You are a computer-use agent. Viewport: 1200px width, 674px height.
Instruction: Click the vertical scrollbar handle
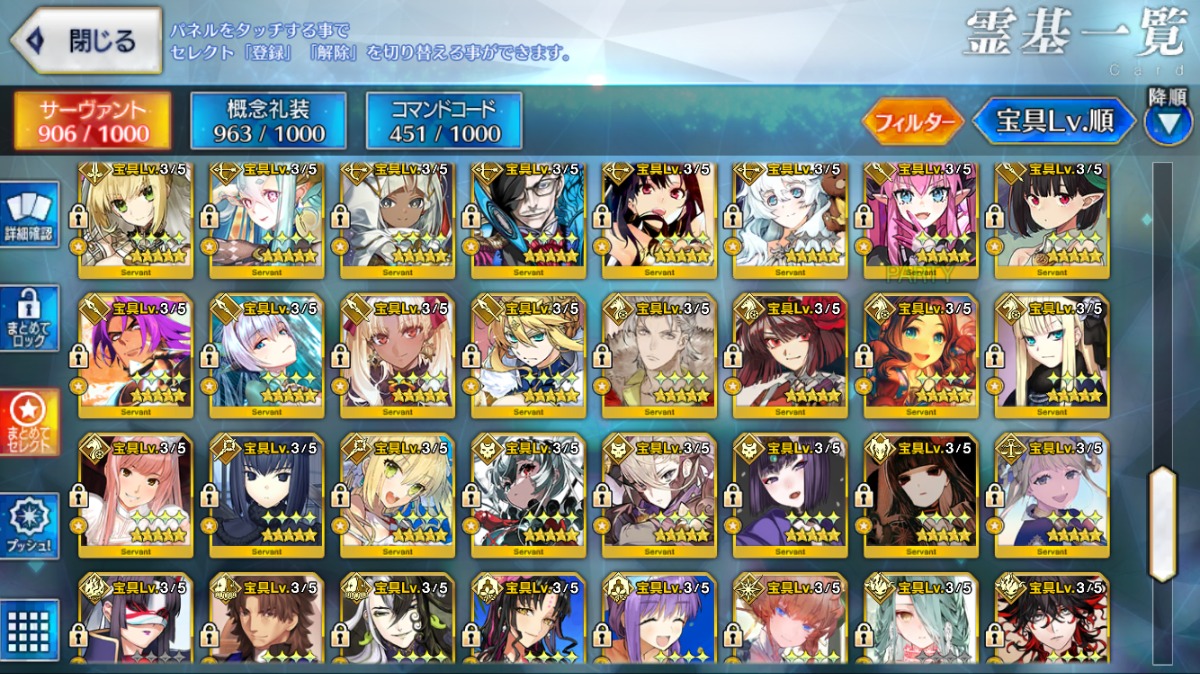1163,523
